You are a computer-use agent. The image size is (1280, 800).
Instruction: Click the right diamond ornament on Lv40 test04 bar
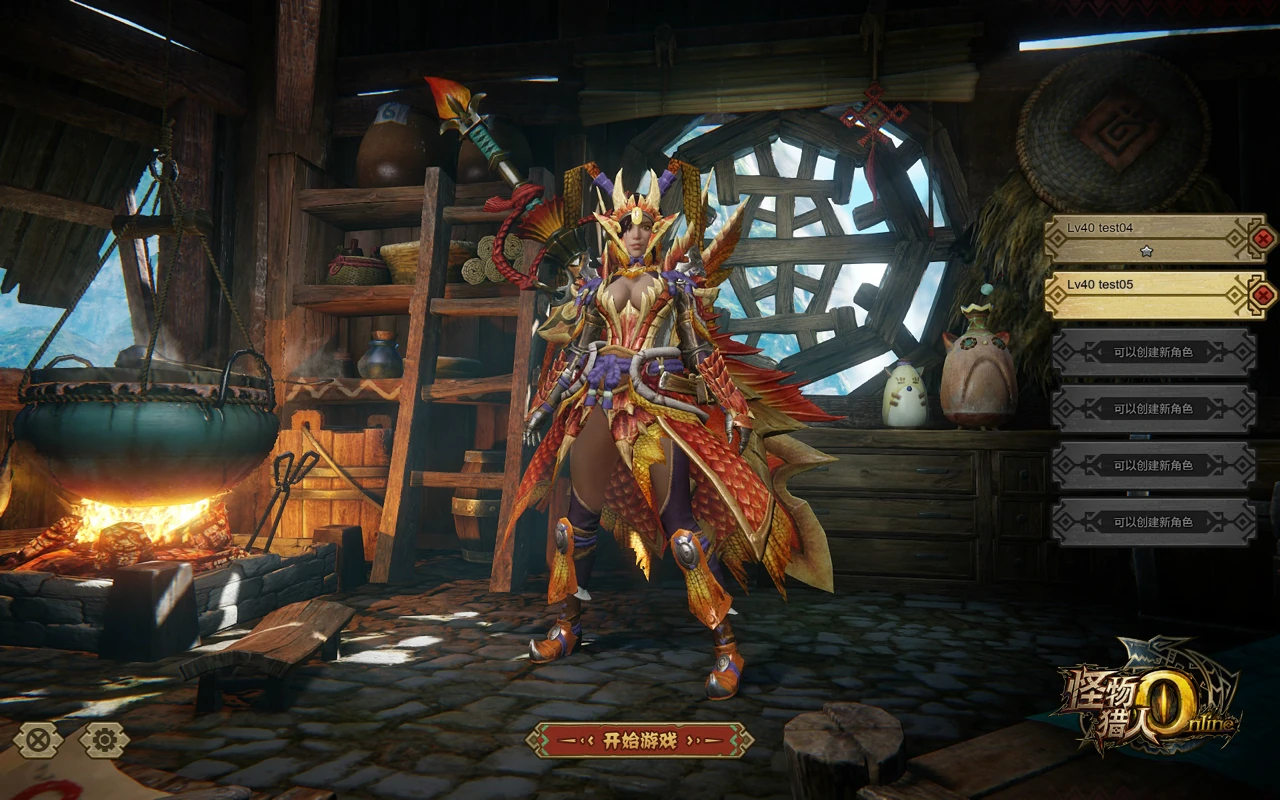(x=1233, y=238)
